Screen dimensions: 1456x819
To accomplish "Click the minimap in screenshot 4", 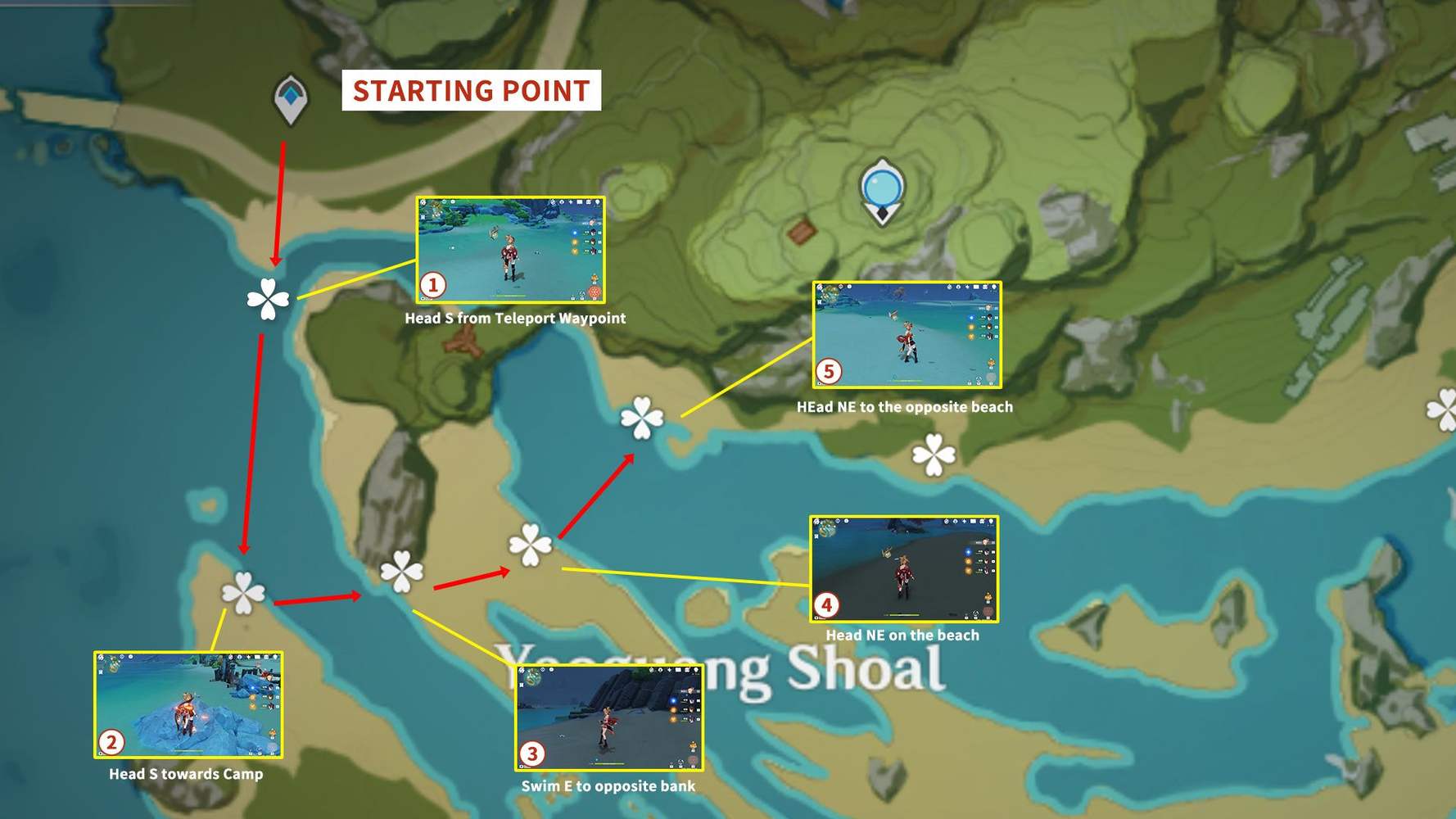I will pyautogui.click(x=826, y=528).
